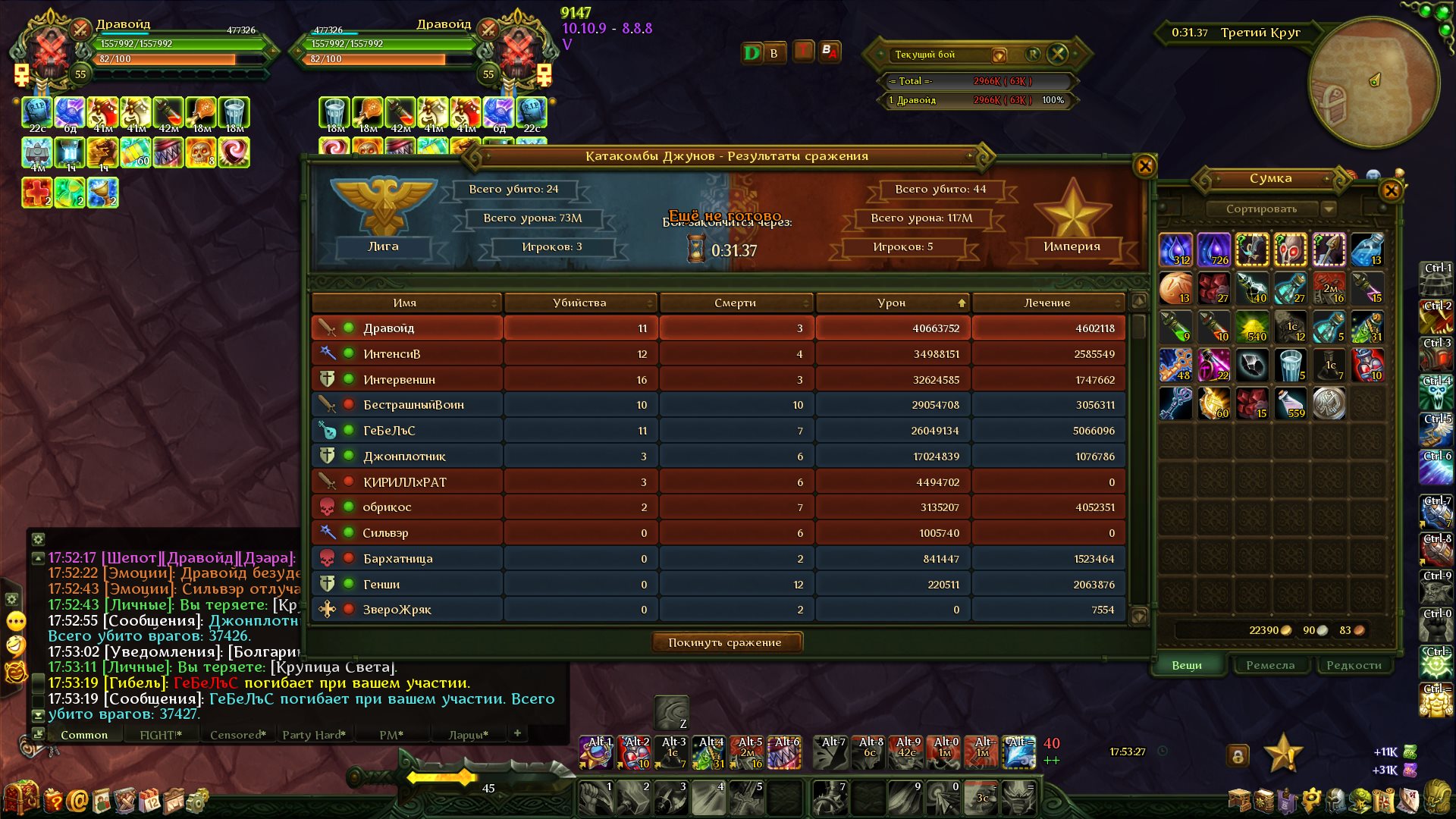
Task: Sort scoreboard by Убийства column
Action: click(x=579, y=303)
